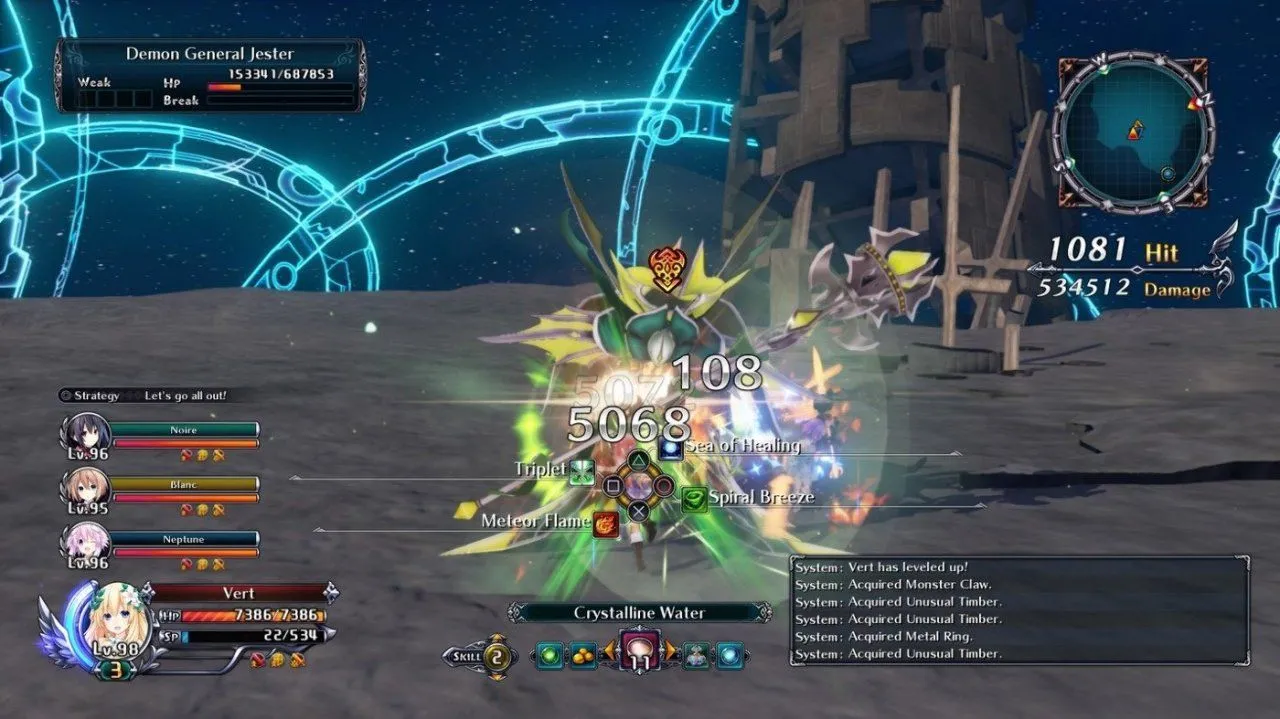This screenshot has height=719, width=1280.
Task: Pick the potion bottle item slot
Action: click(x=695, y=656)
